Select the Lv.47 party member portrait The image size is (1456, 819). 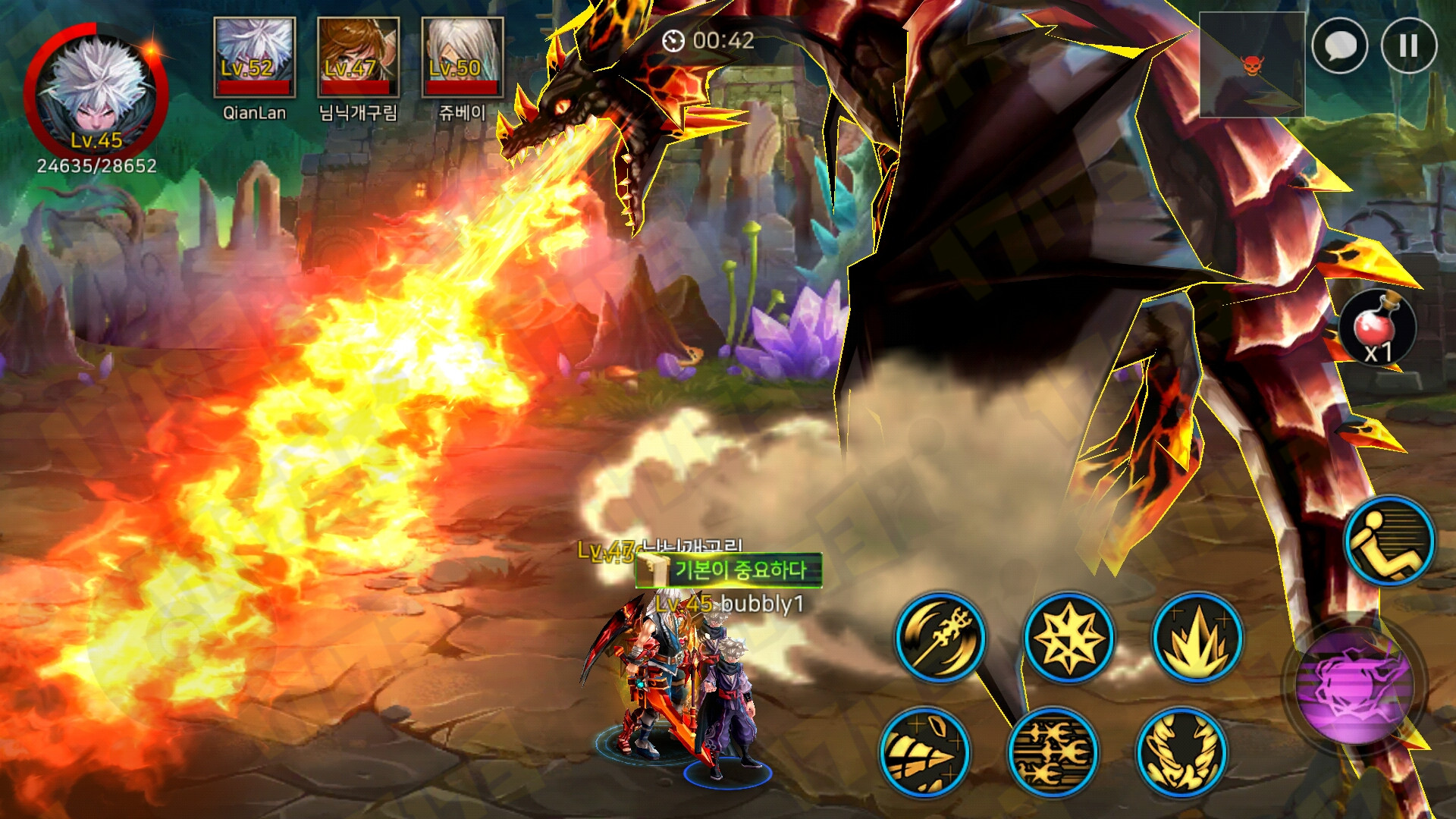coord(358,58)
